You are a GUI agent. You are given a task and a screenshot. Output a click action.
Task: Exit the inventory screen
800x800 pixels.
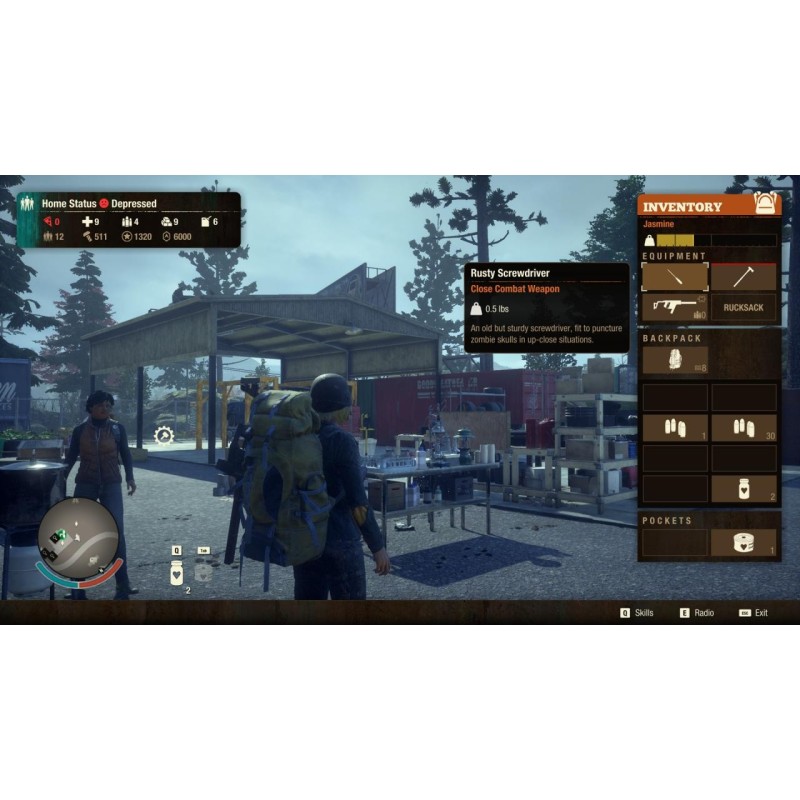pyautogui.click(x=754, y=612)
